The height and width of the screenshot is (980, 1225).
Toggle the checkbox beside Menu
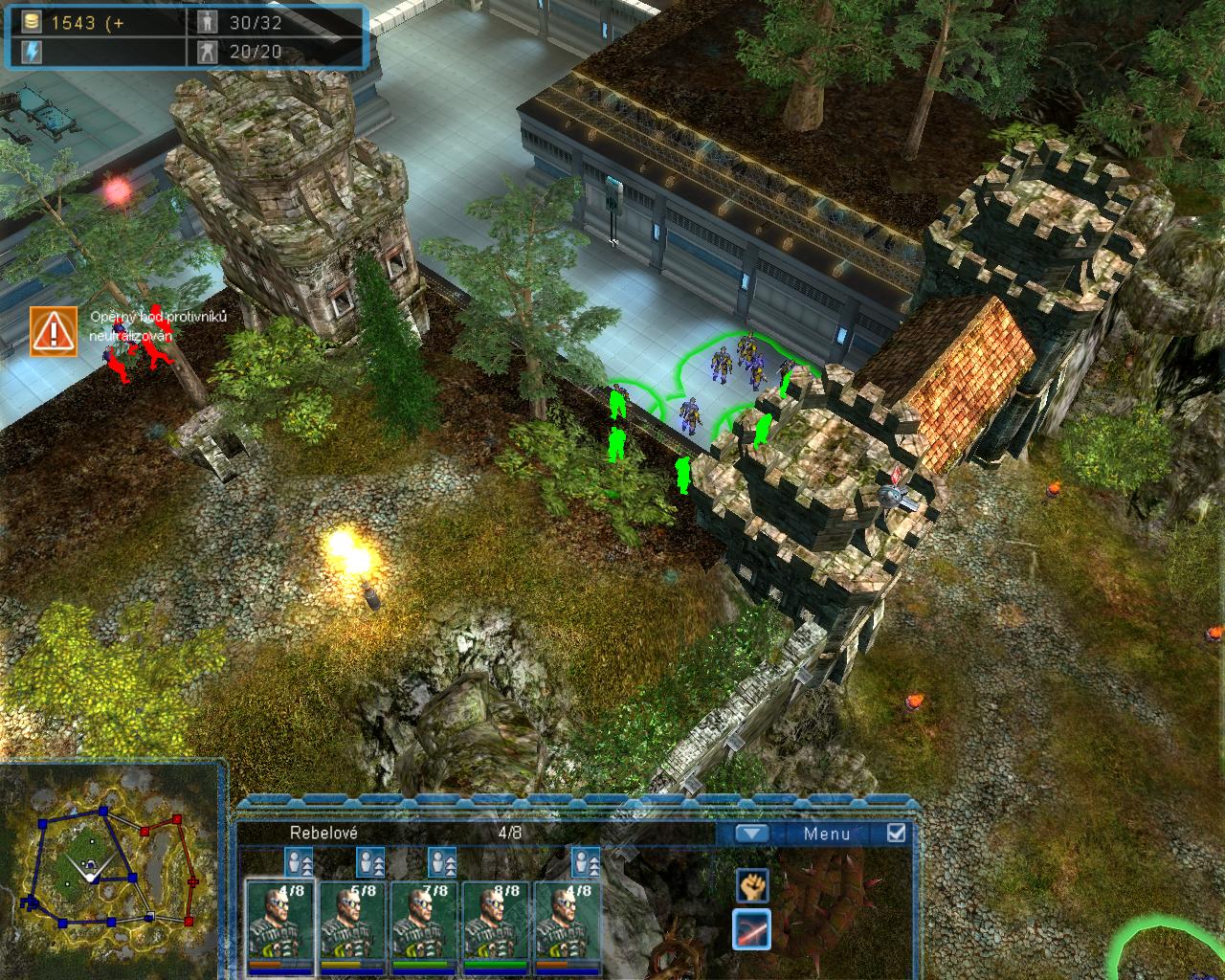click(897, 833)
